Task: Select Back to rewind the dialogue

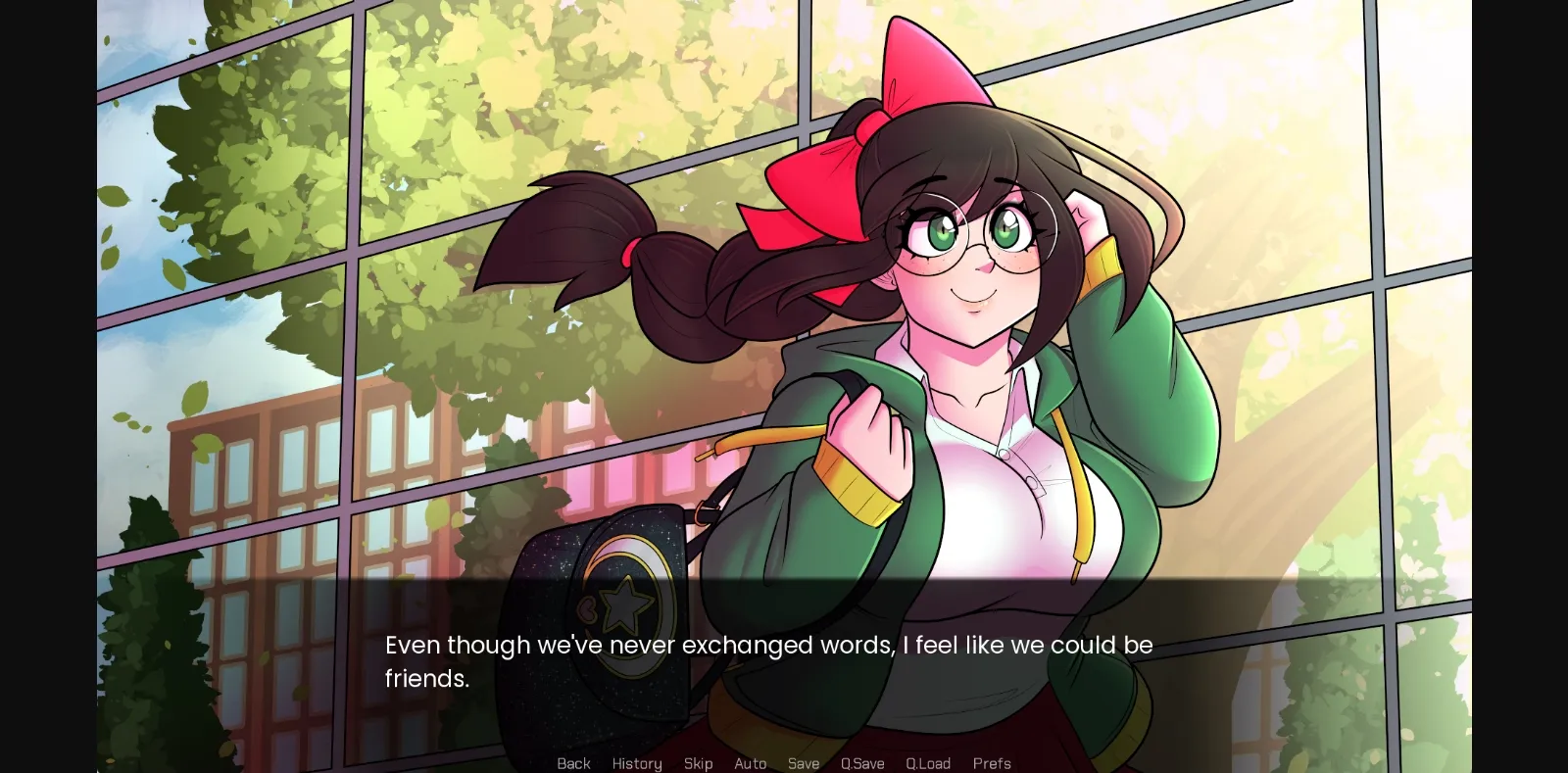Action: (573, 763)
